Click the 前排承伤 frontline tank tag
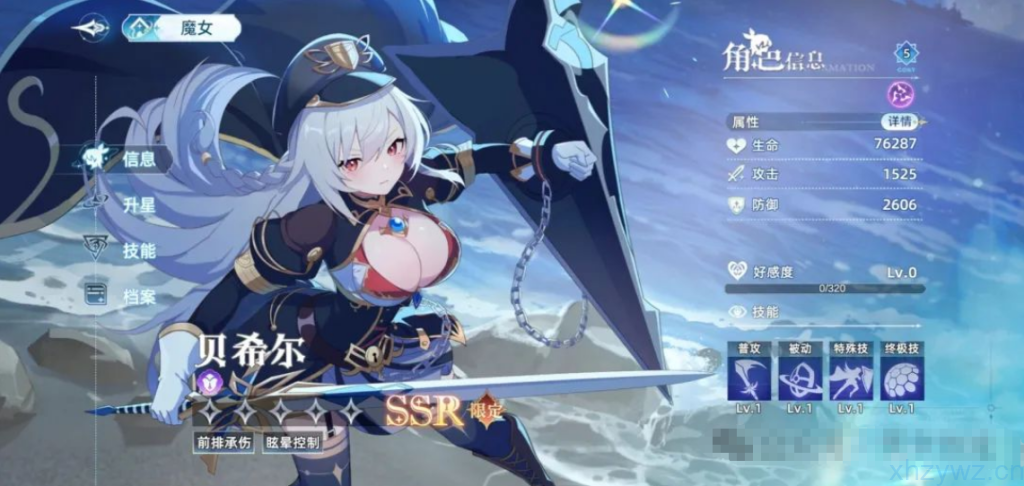 223,441
